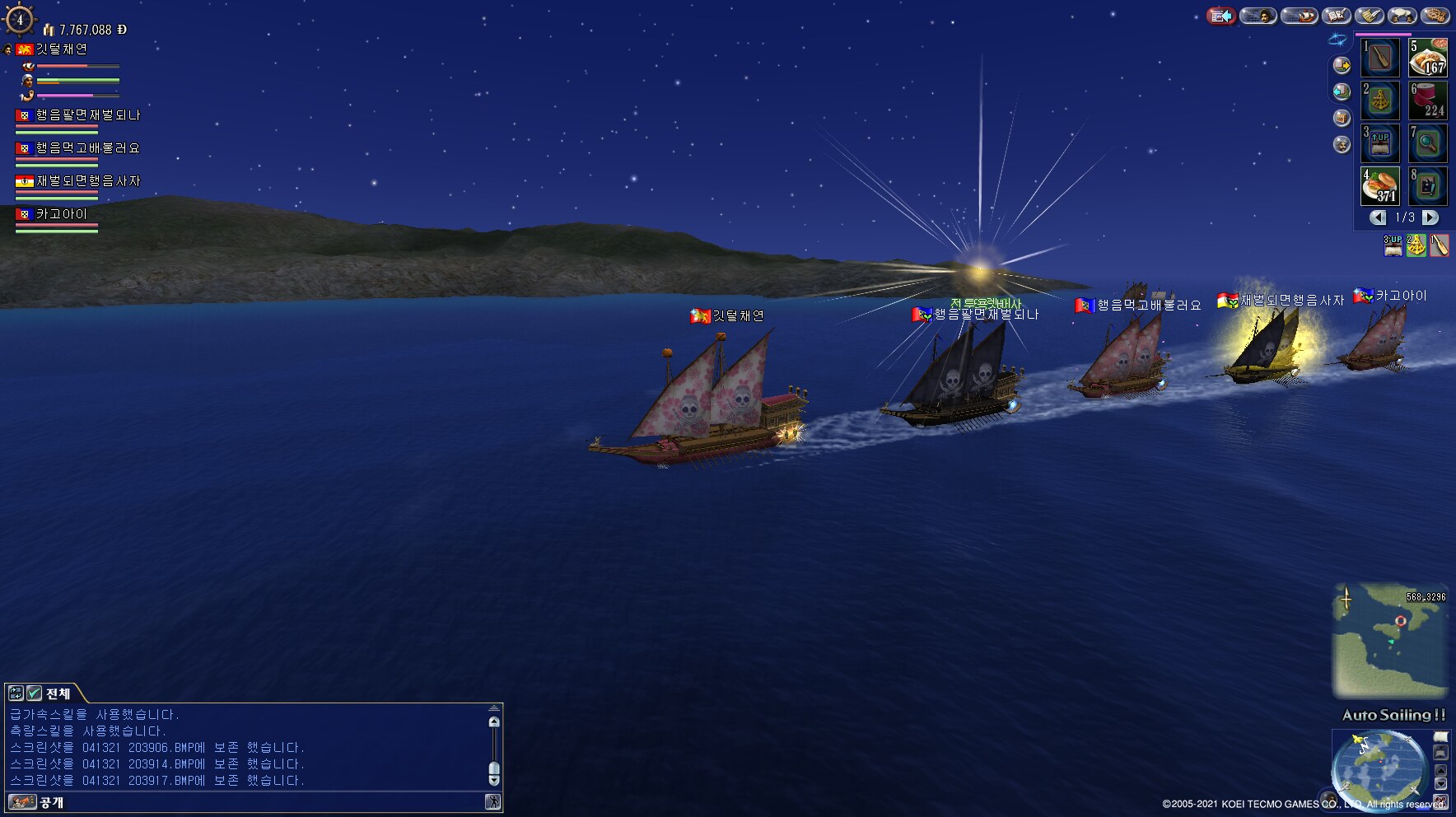
Task: Use the oar skill in slot 1
Action: point(1380,58)
